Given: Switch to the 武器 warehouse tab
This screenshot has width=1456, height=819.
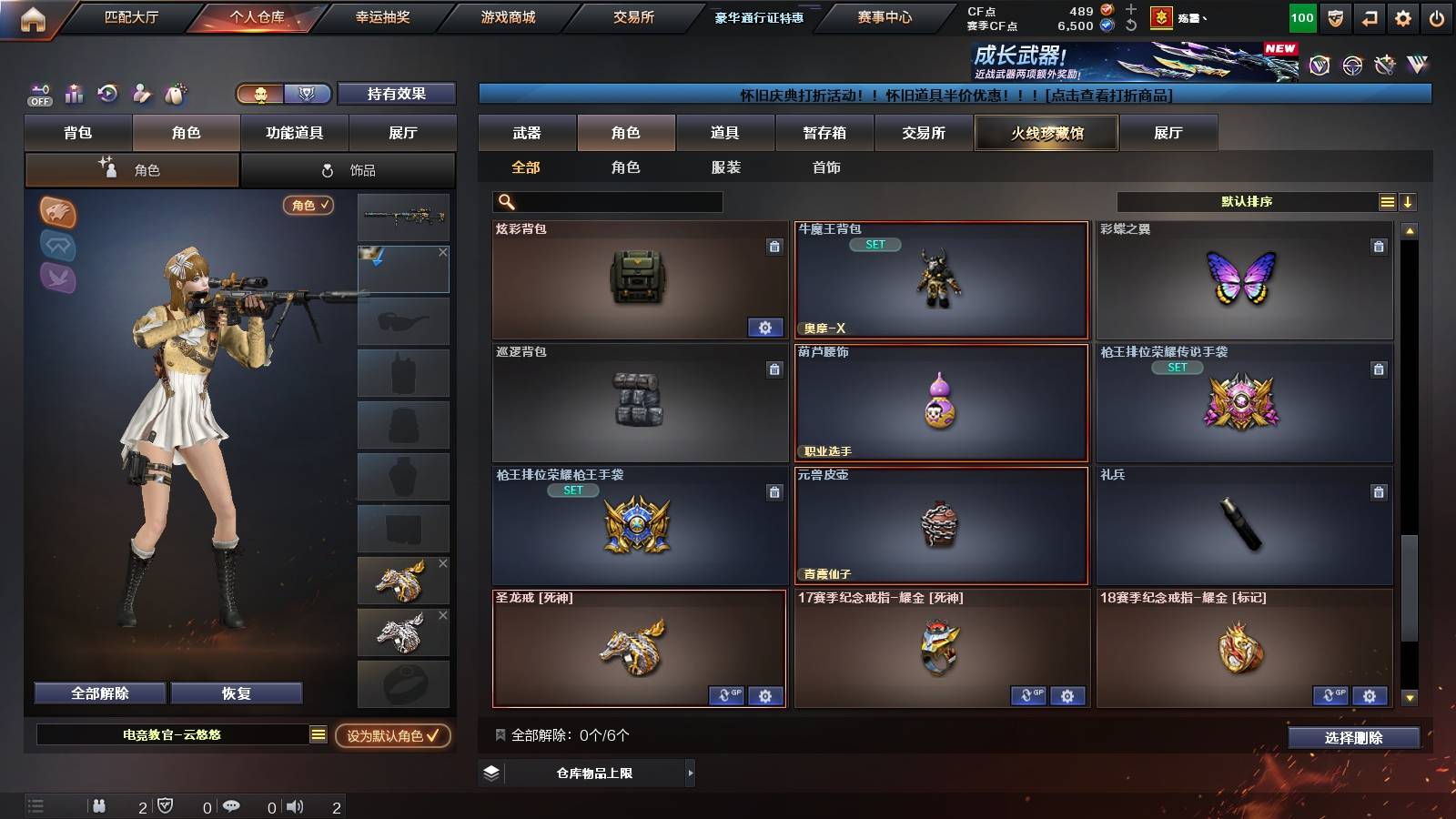Looking at the screenshot, I should coord(528,132).
